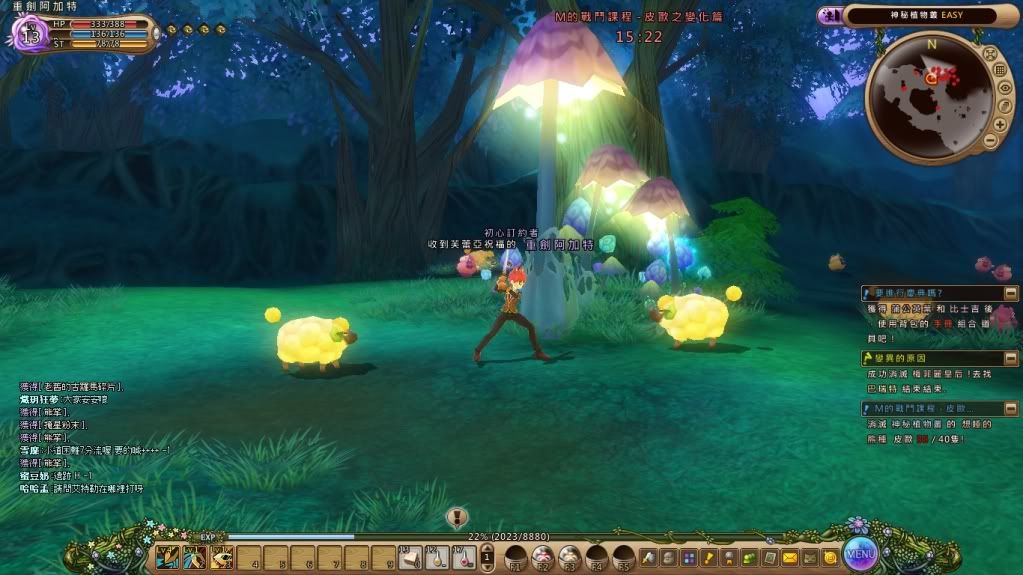Click the purple icon beside the dungeon name
Viewport: 1023px width, 575px height.
pyautogui.click(x=830, y=16)
